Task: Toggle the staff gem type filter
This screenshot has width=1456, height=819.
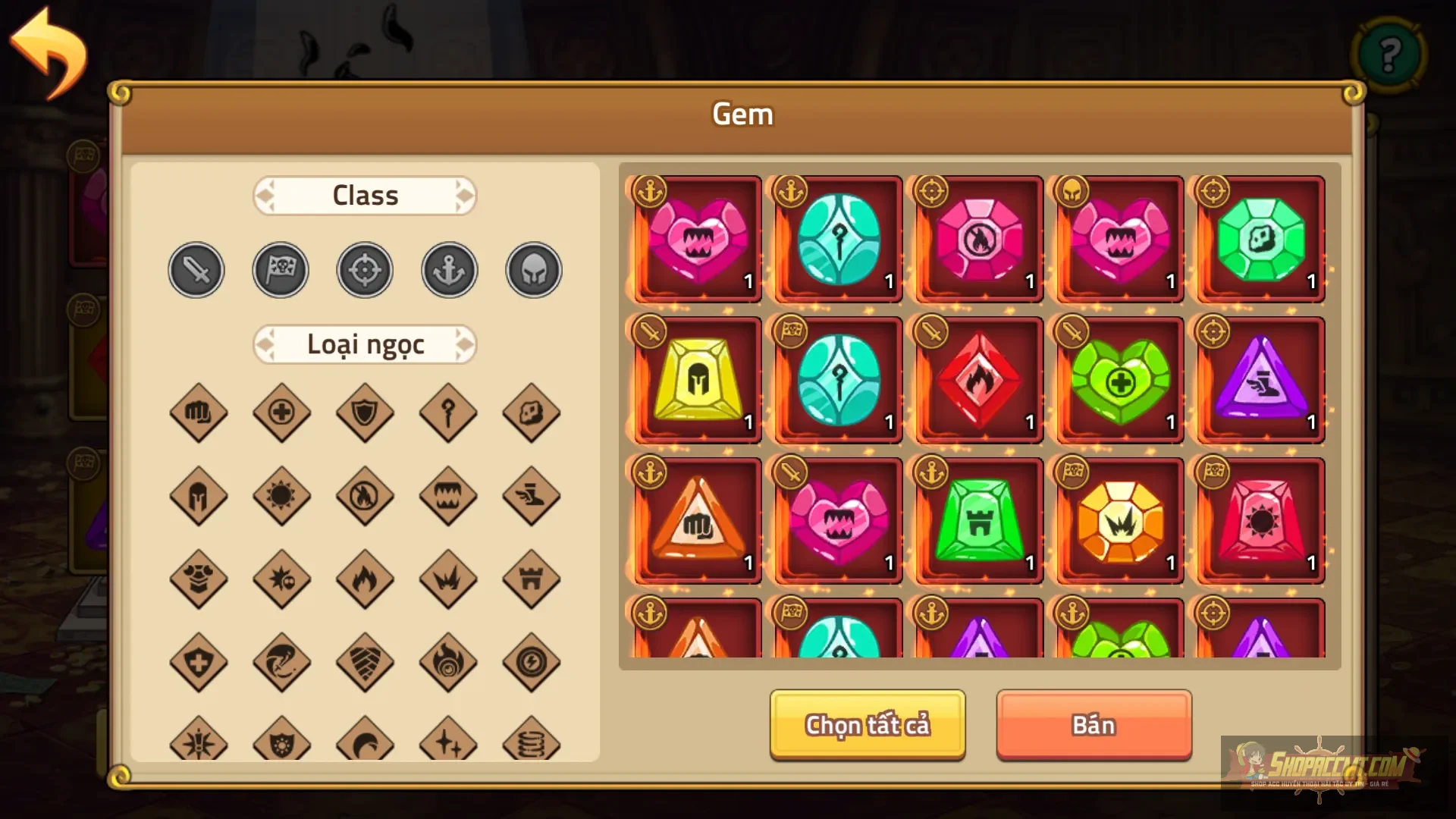Action: [x=447, y=413]
